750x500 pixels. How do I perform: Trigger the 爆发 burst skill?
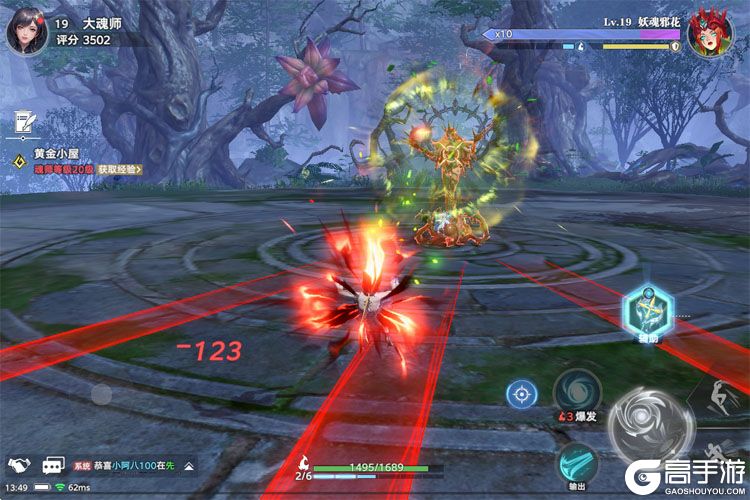[577, 391]
